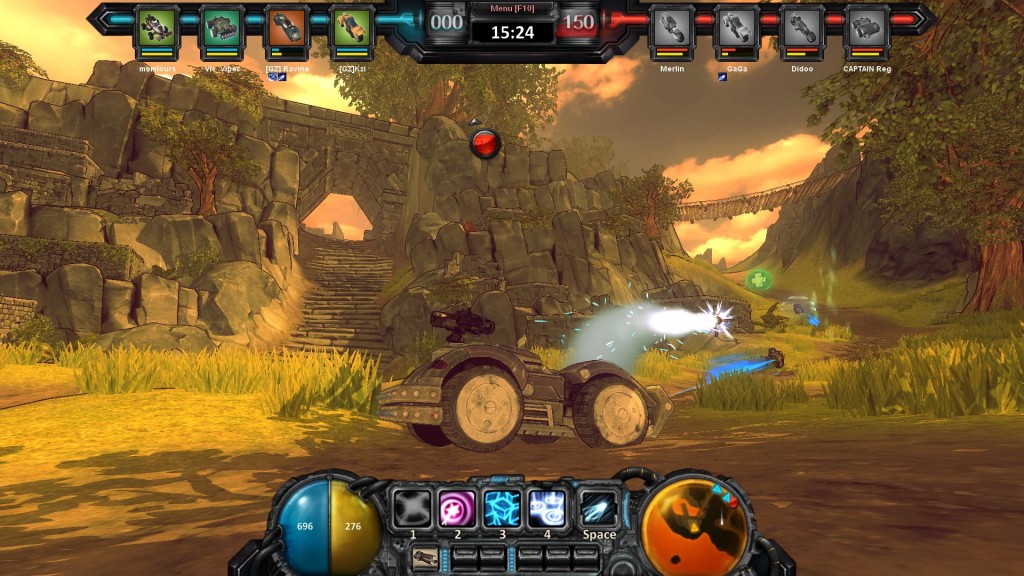Choose the [GZ]Kzi player portrait
Image resolution: width=1024 pixels, height=576 pixels.
click(x=352, y=26)
